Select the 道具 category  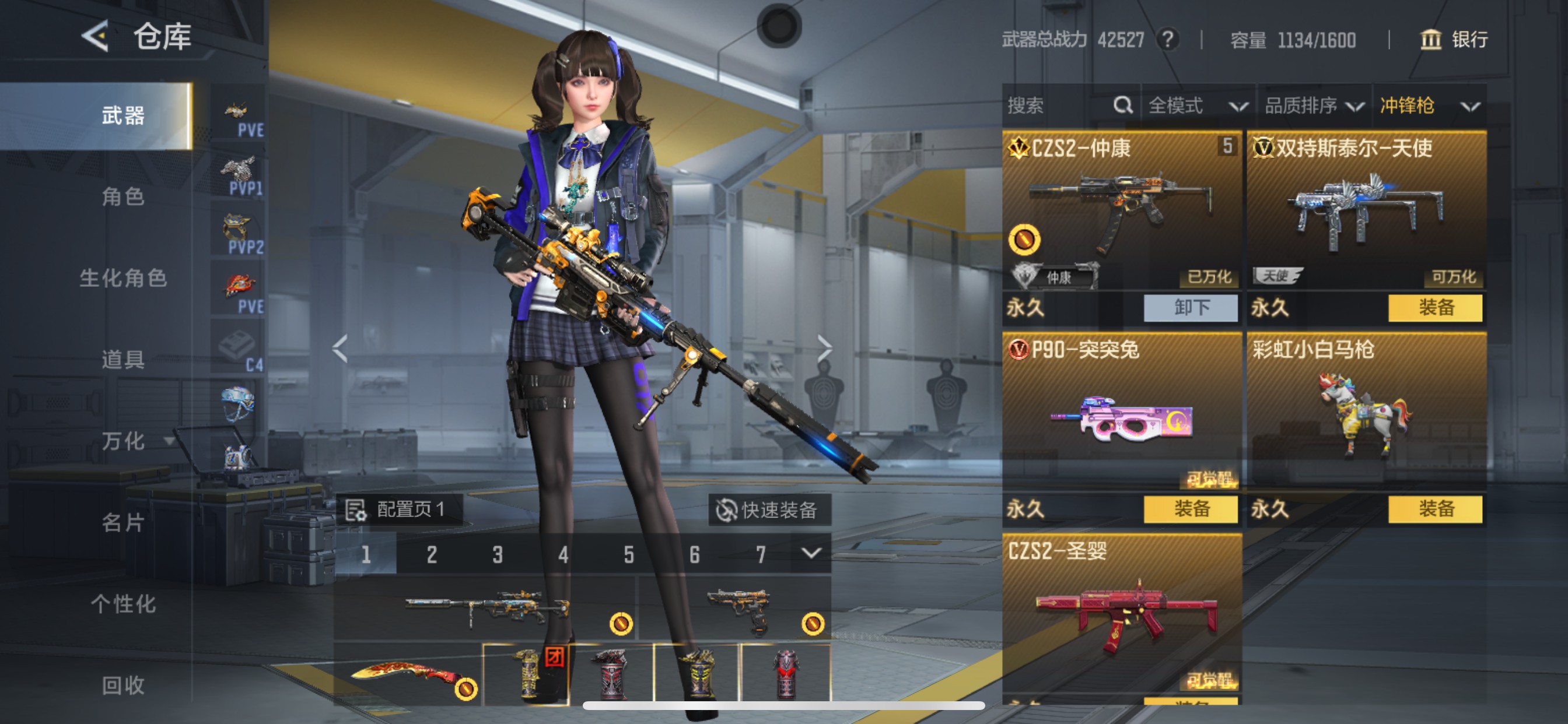[x=123, y=360]
